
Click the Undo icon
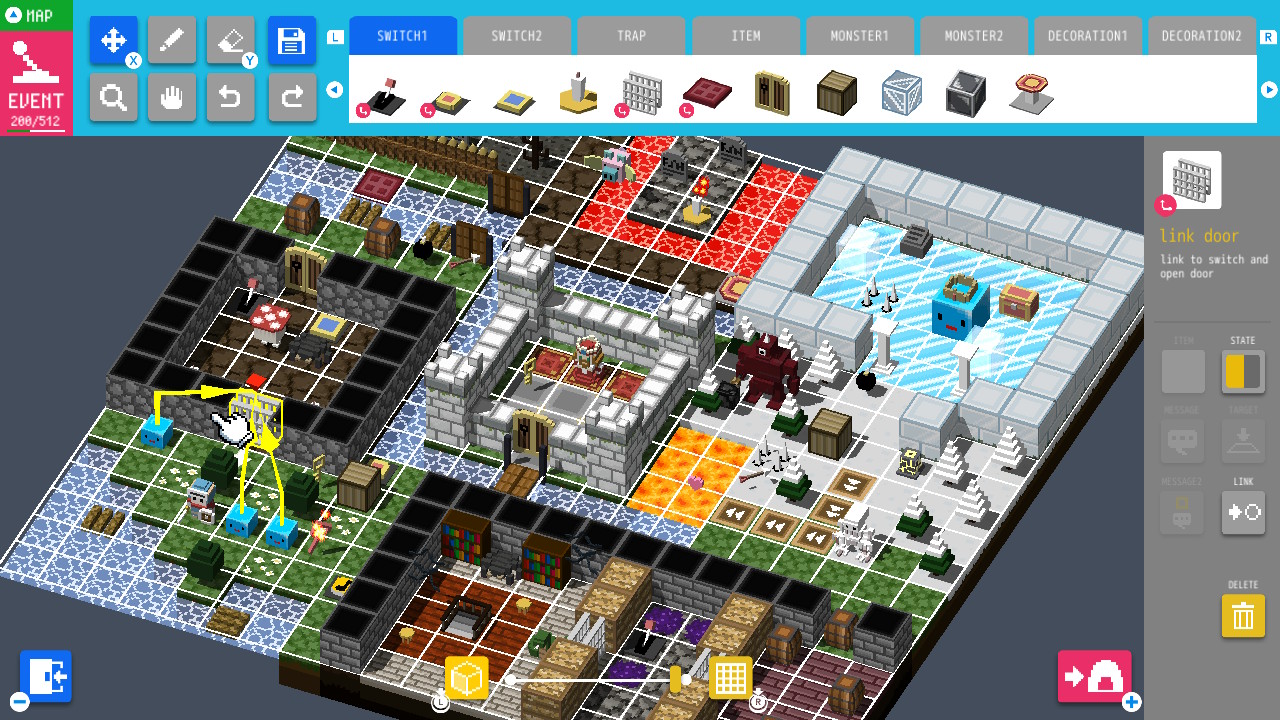pyautogui.click(x=231, y=97)
